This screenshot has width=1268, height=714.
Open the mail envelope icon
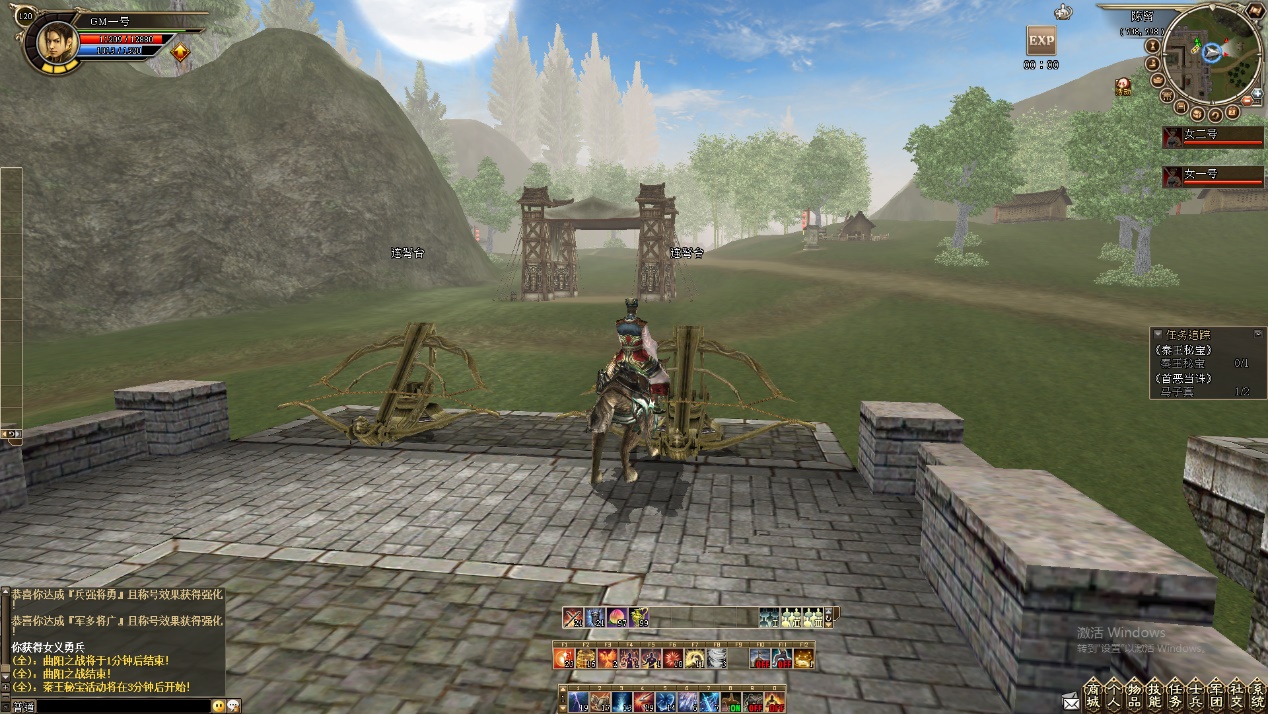tap(1071, 702)
